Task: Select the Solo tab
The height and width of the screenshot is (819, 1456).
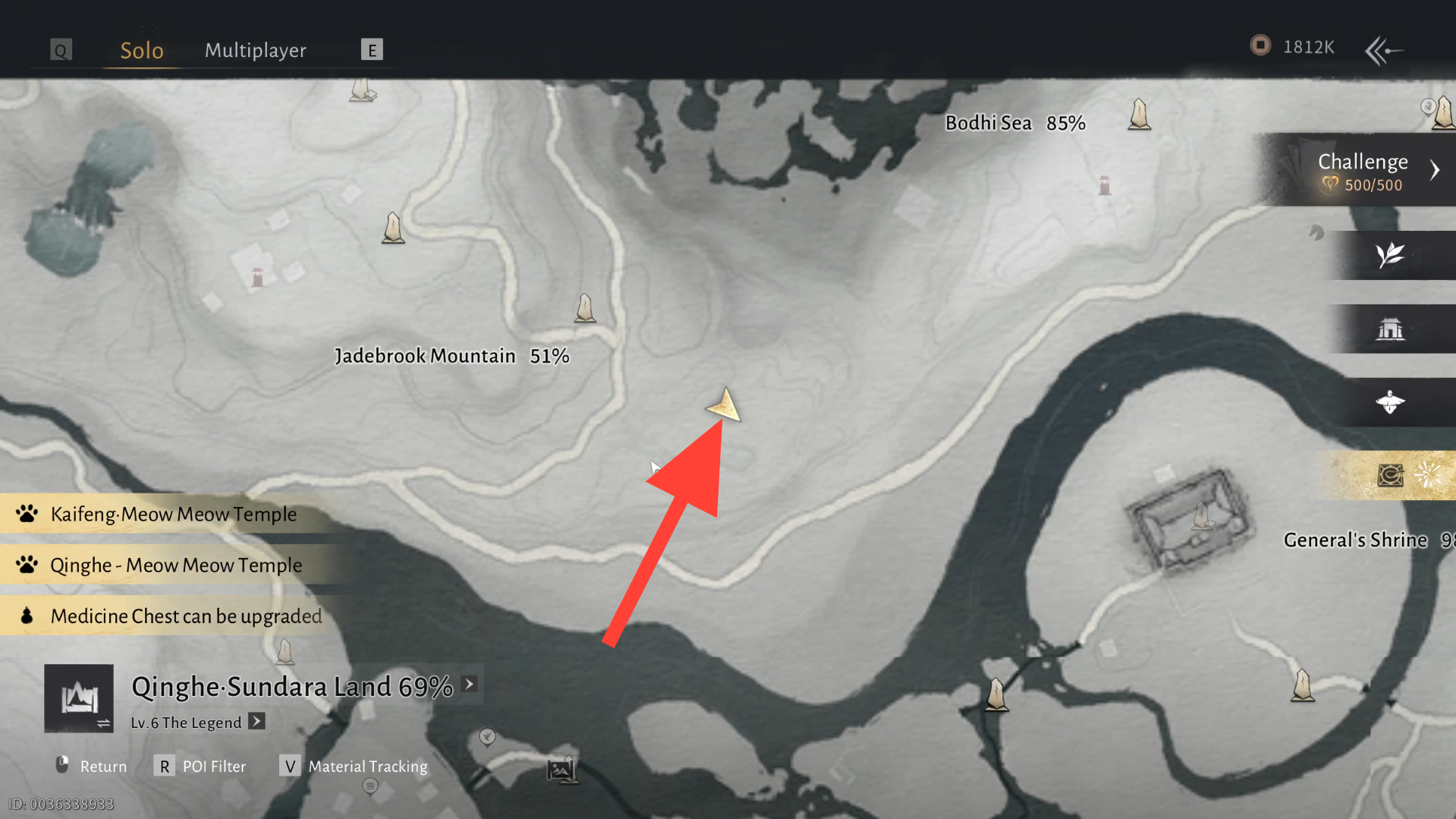Action: [x=141, y=50]
